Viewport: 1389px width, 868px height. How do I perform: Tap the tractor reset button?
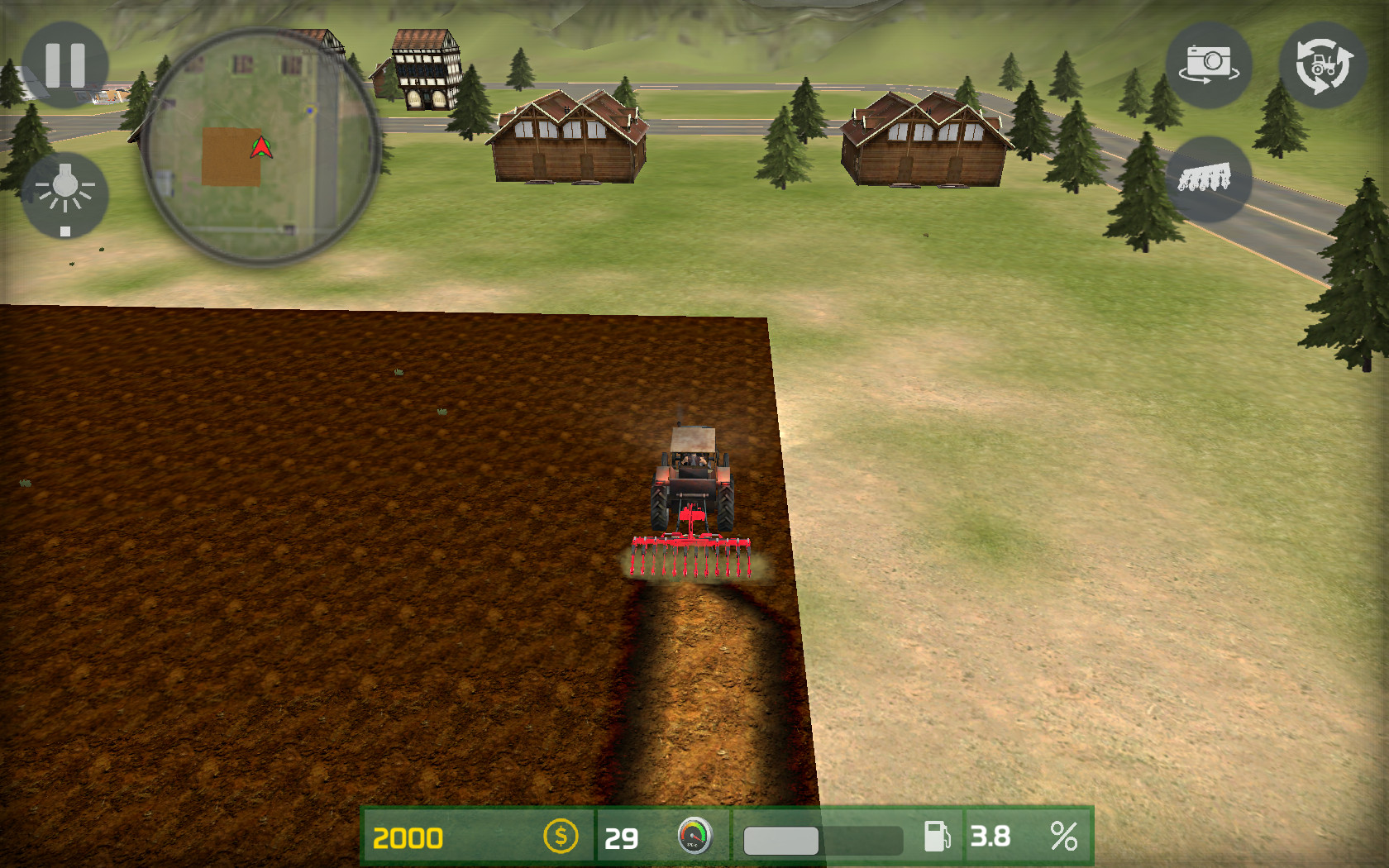[1322, 64]
